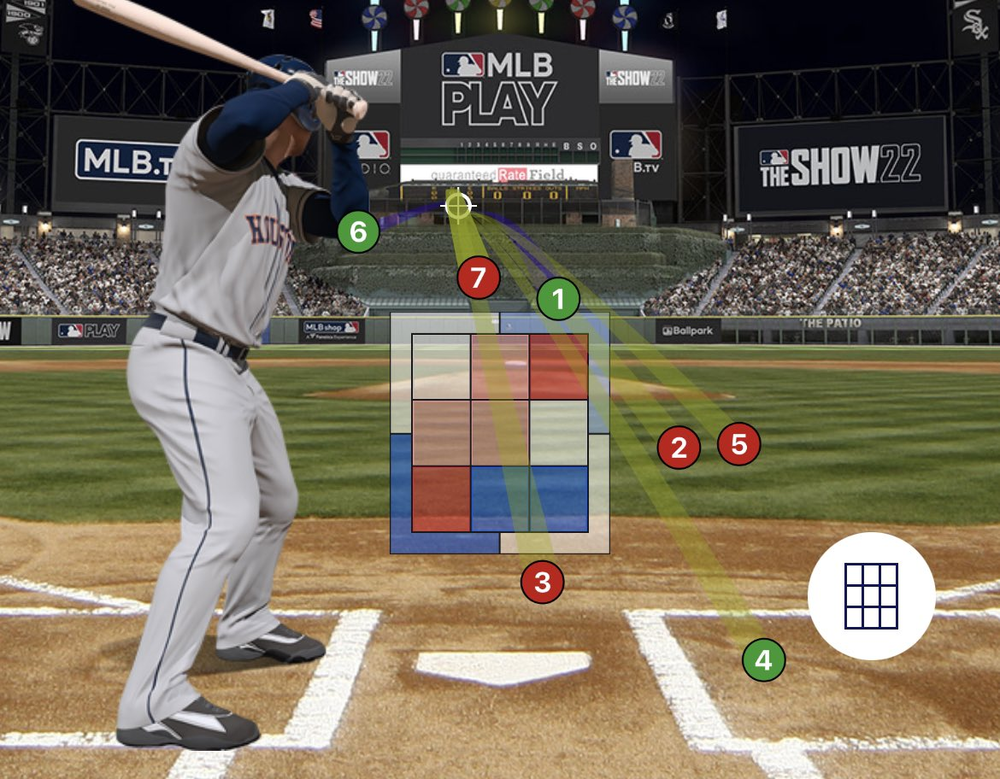Click pitch marker number 7
The width and height of the screenshot is (1000, 779).
coord(478,278)
